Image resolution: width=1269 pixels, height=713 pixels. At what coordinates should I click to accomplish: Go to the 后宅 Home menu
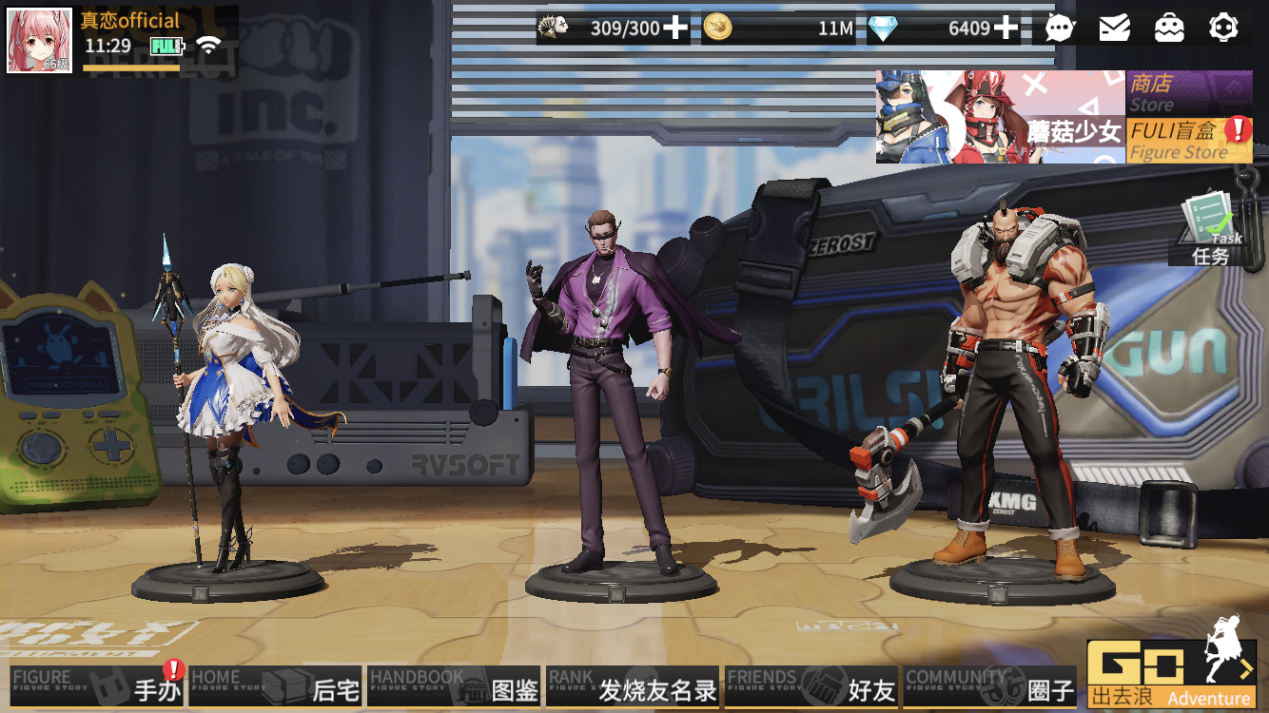tap(275, 687)
